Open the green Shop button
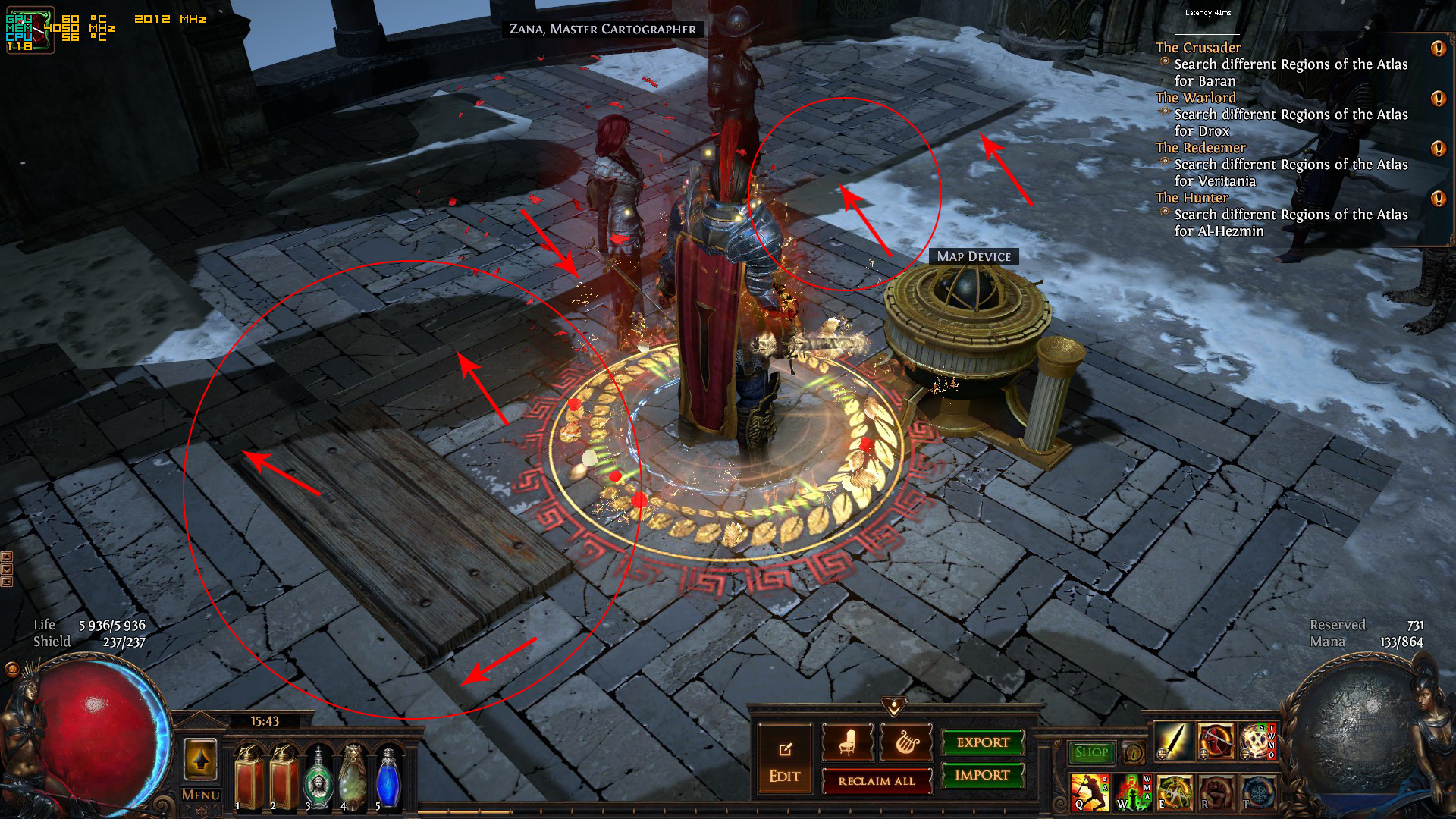The image size is (1456, 819). tap(1091, 752)
